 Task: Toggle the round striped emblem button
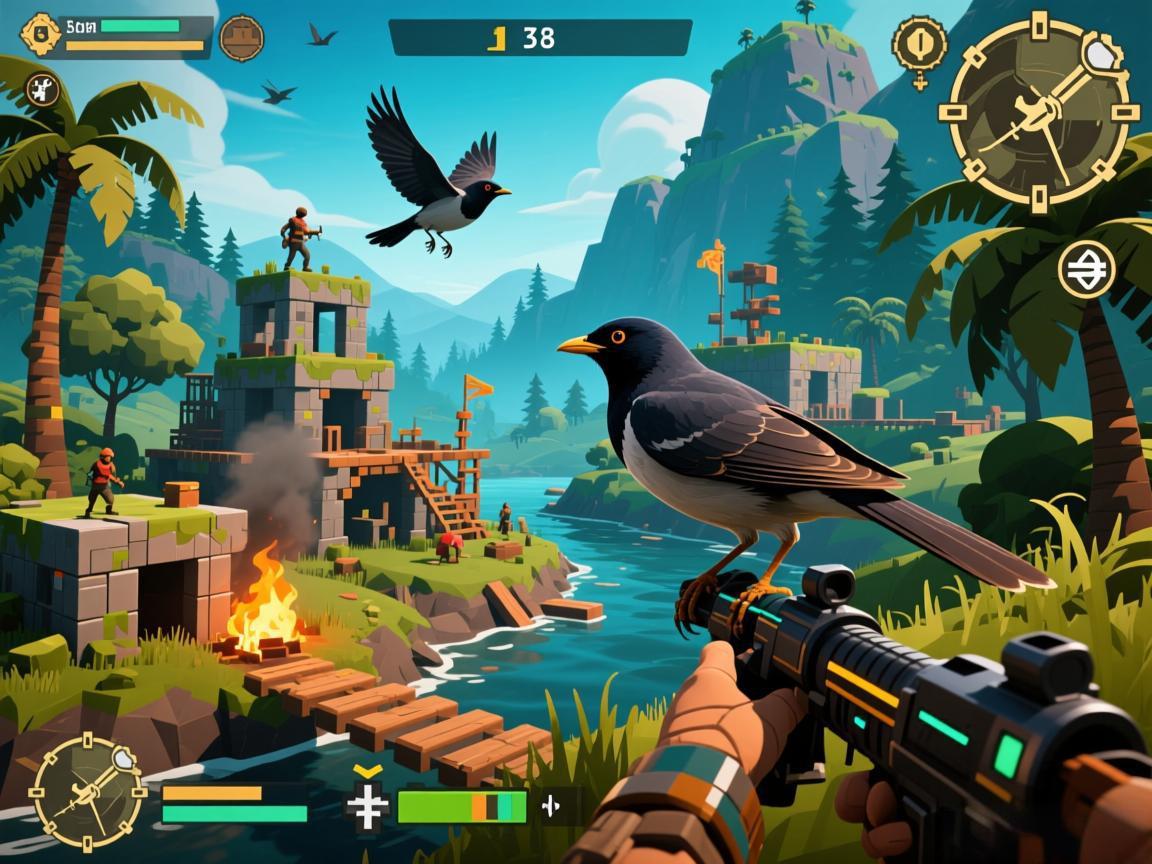[1087, 268]
